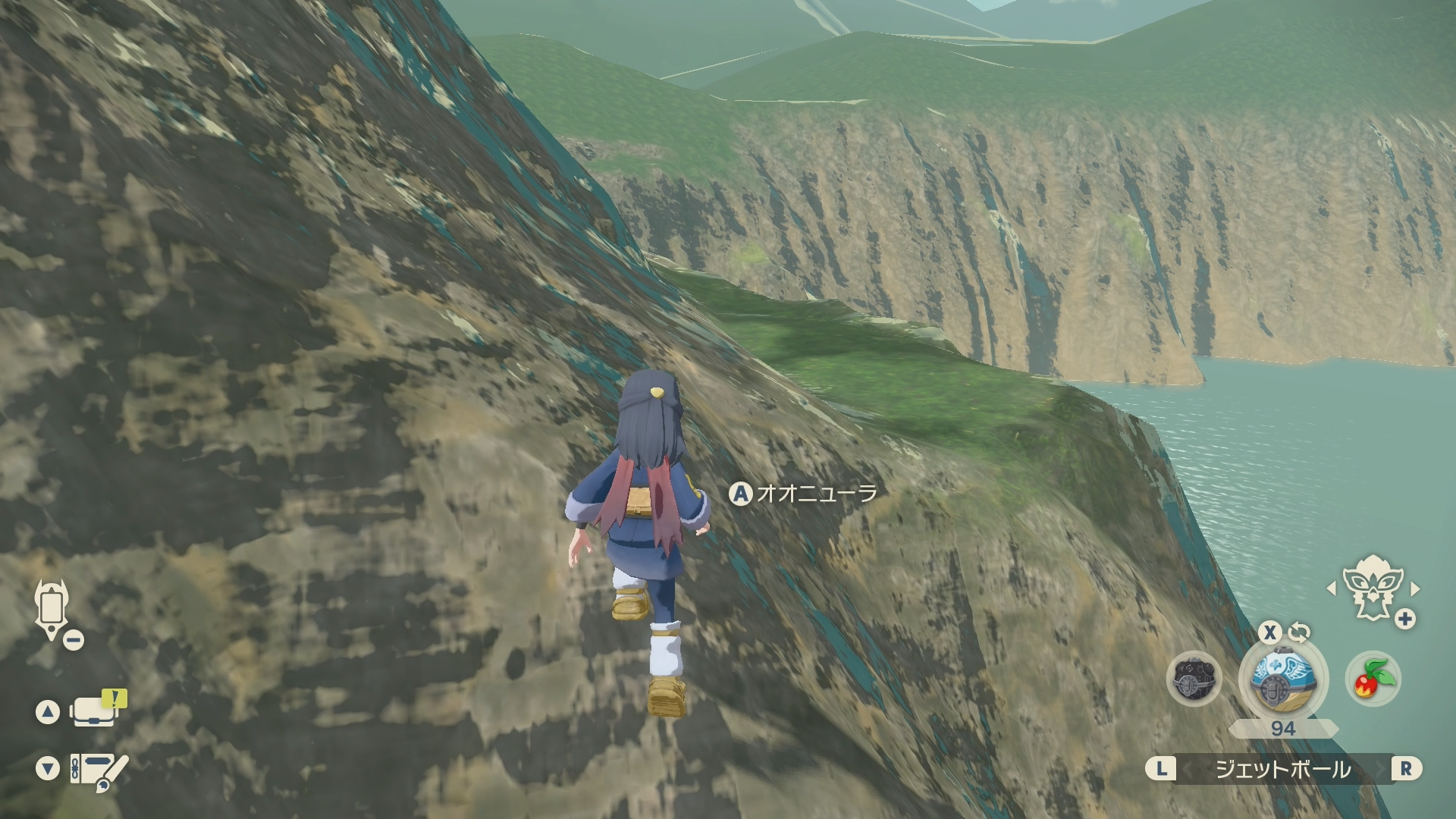Cycle to the next ride with right arrow

coord(1414,588)
